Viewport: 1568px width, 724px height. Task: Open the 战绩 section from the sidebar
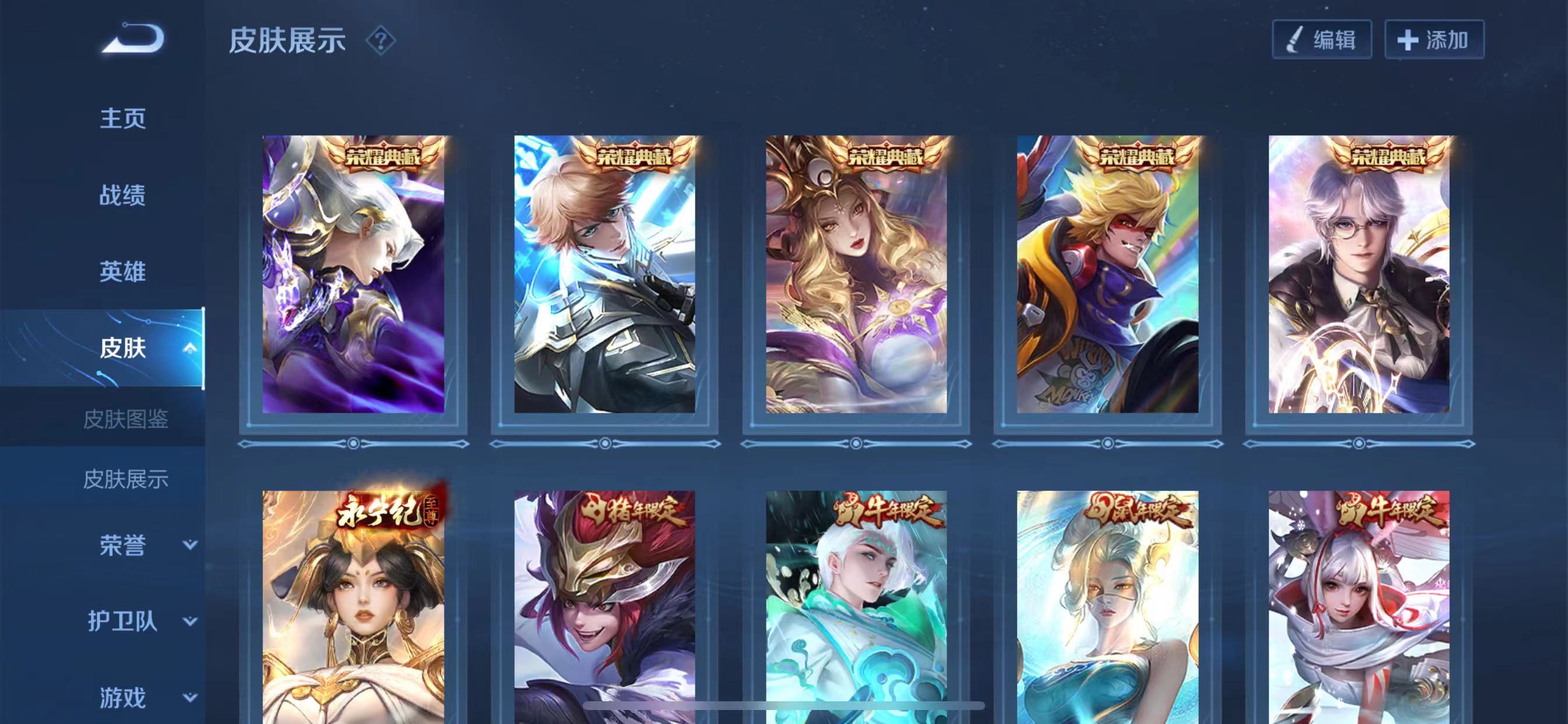122,196
